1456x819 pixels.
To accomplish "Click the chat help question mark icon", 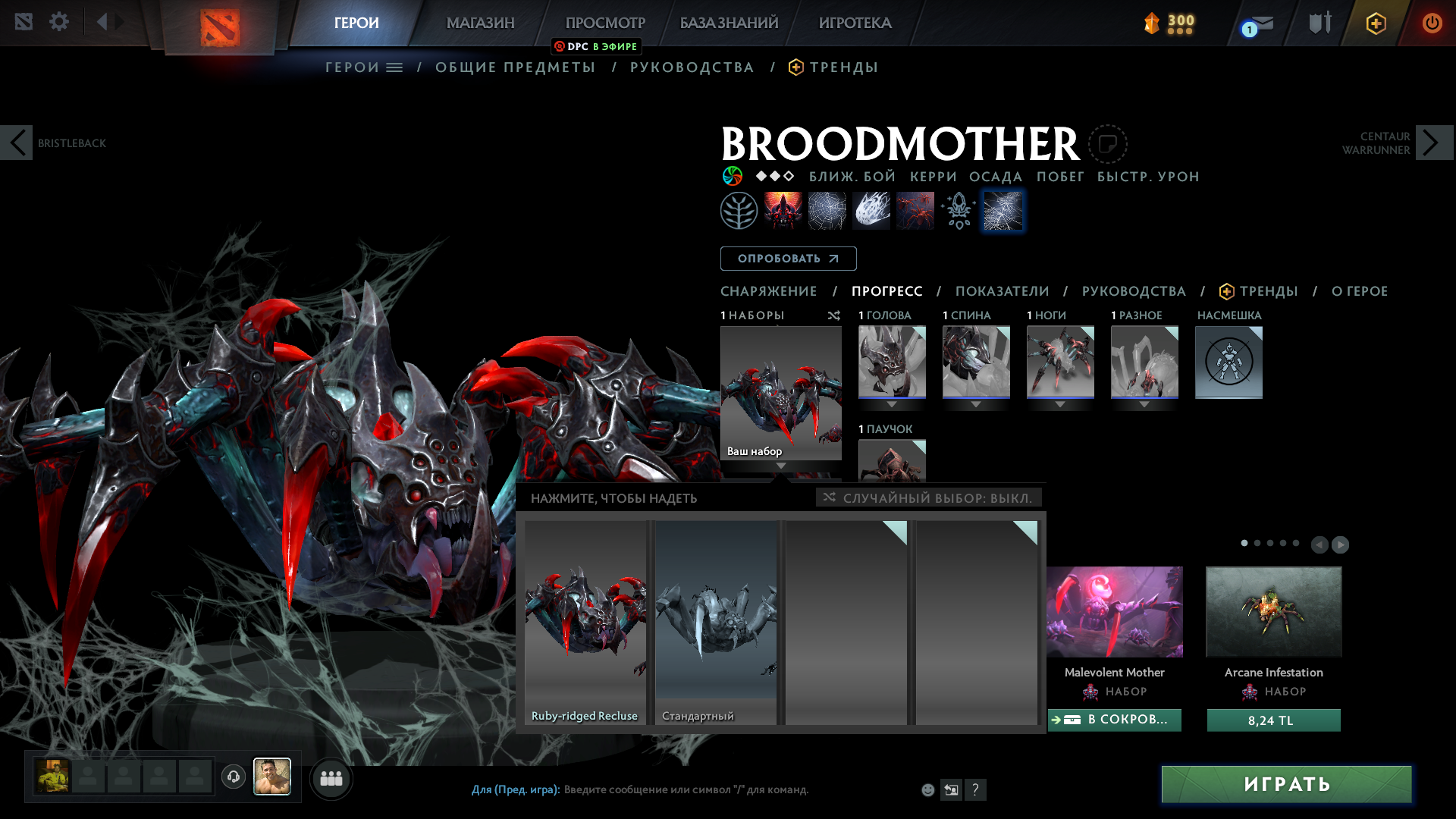I will click(976, 789).
